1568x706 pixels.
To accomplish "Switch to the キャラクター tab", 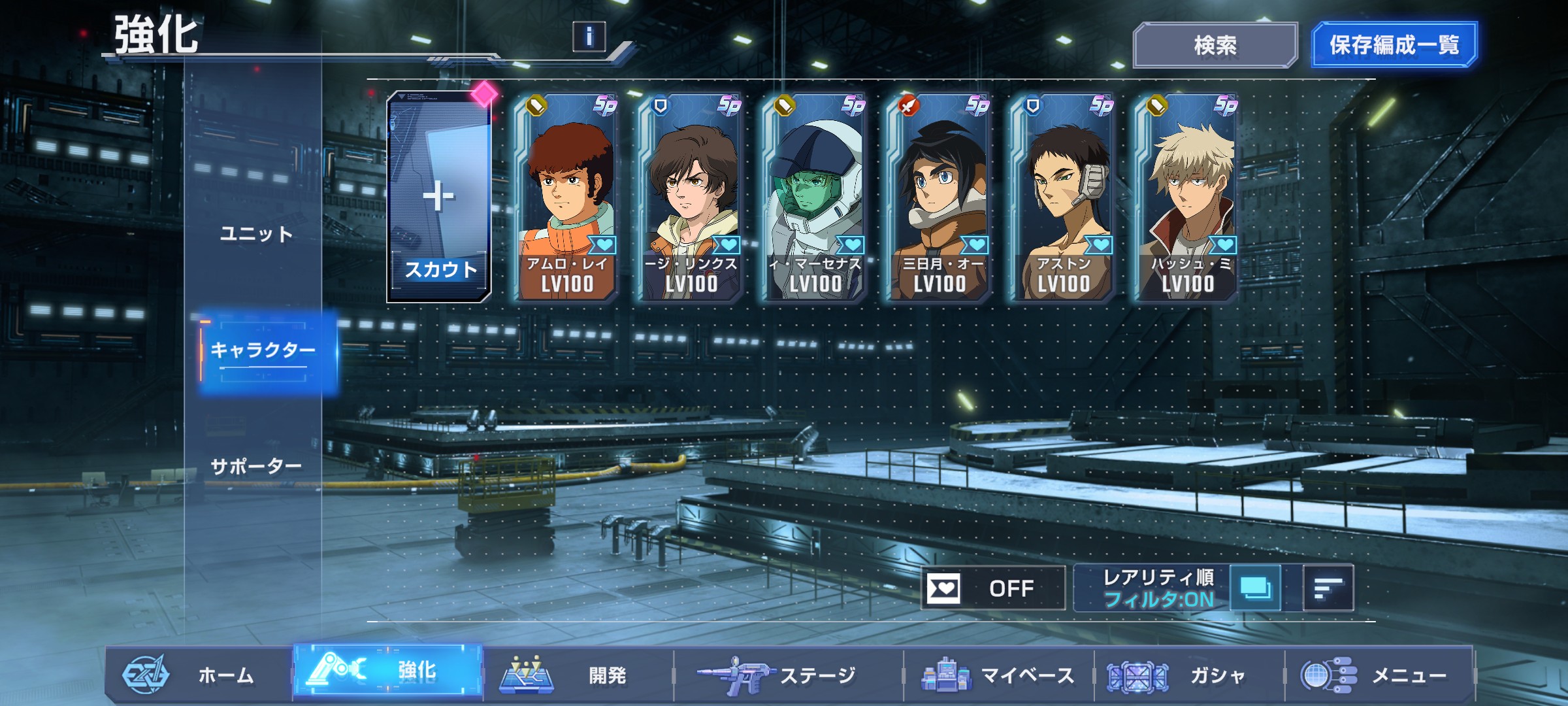I will [263, 350].
